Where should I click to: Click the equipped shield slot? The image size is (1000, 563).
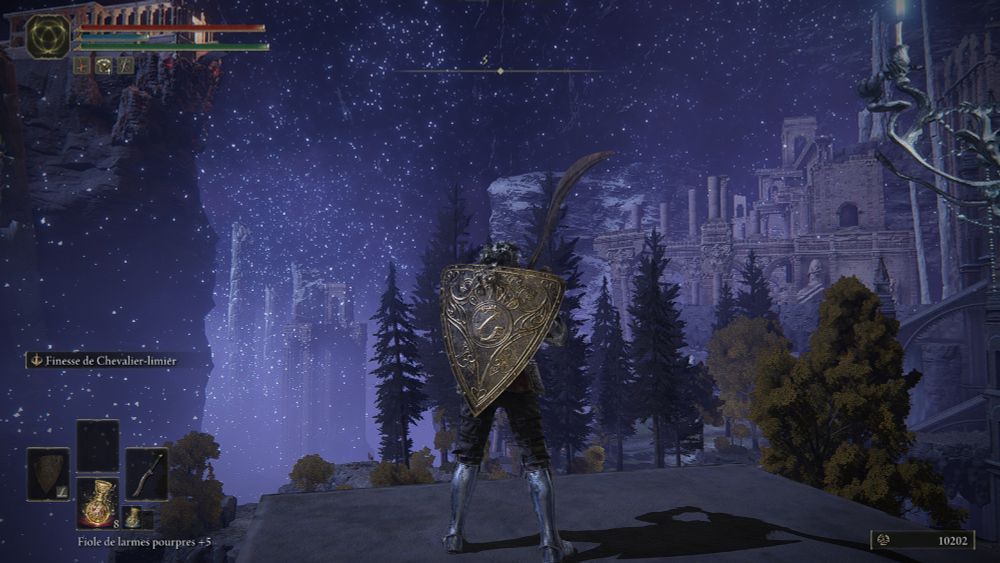click(x=48, y=473)
